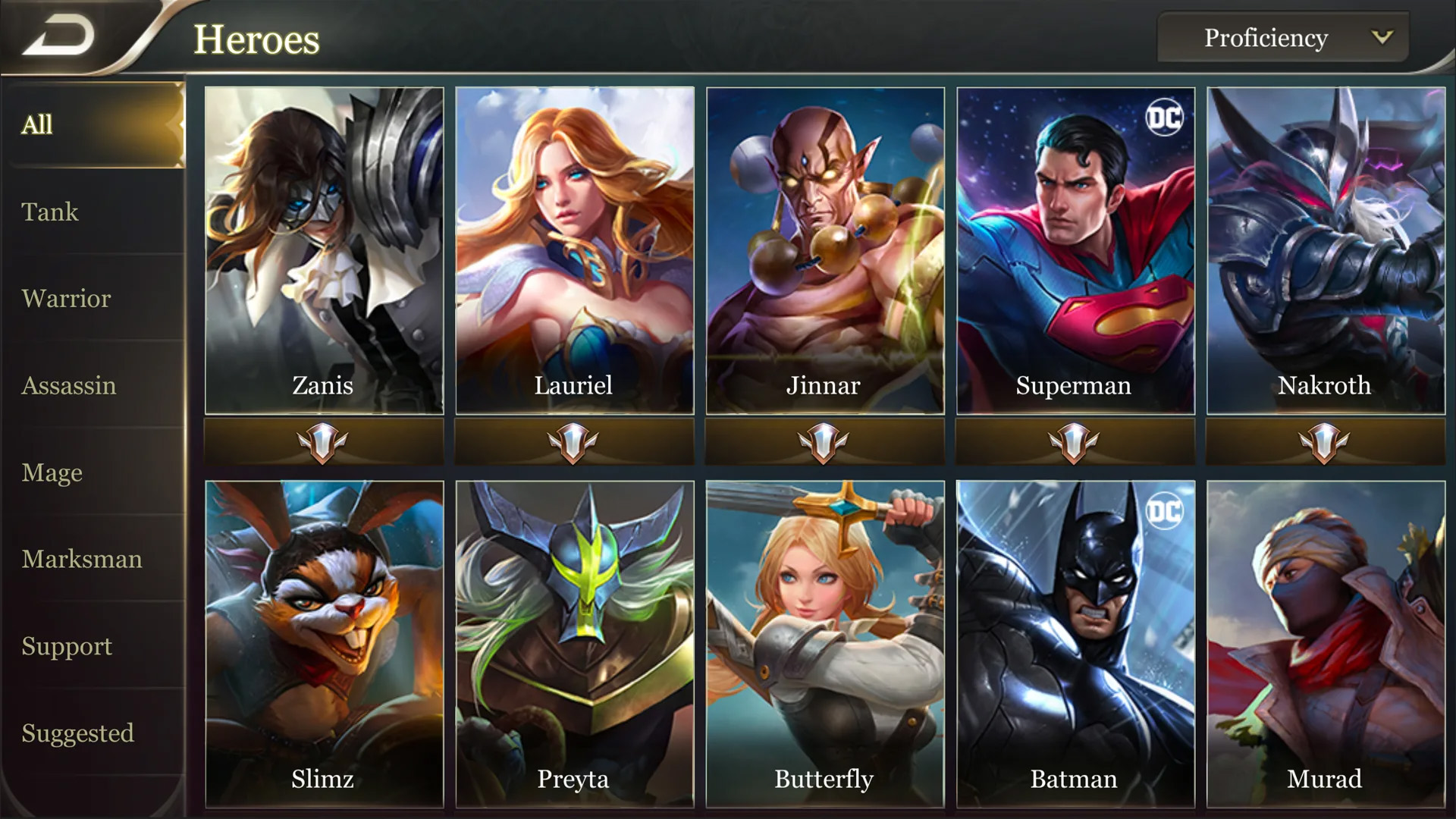The width and height of the screenshot is (1456, 819).
Task: Switch to Marksman heroes
Action: pos(82,560)
